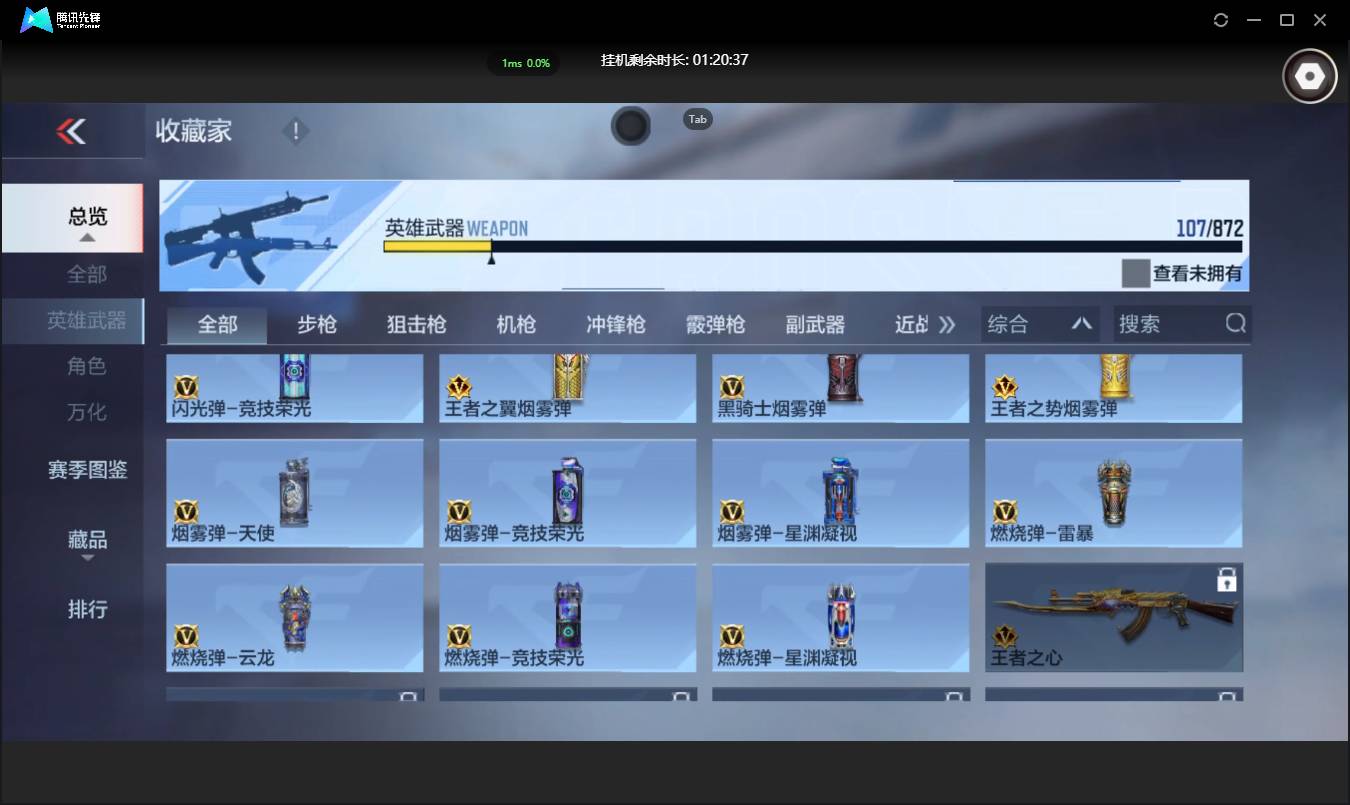Click the Tencent Pioneer logo
Screen dimensions: 1350x805
[x=38, y=19]
